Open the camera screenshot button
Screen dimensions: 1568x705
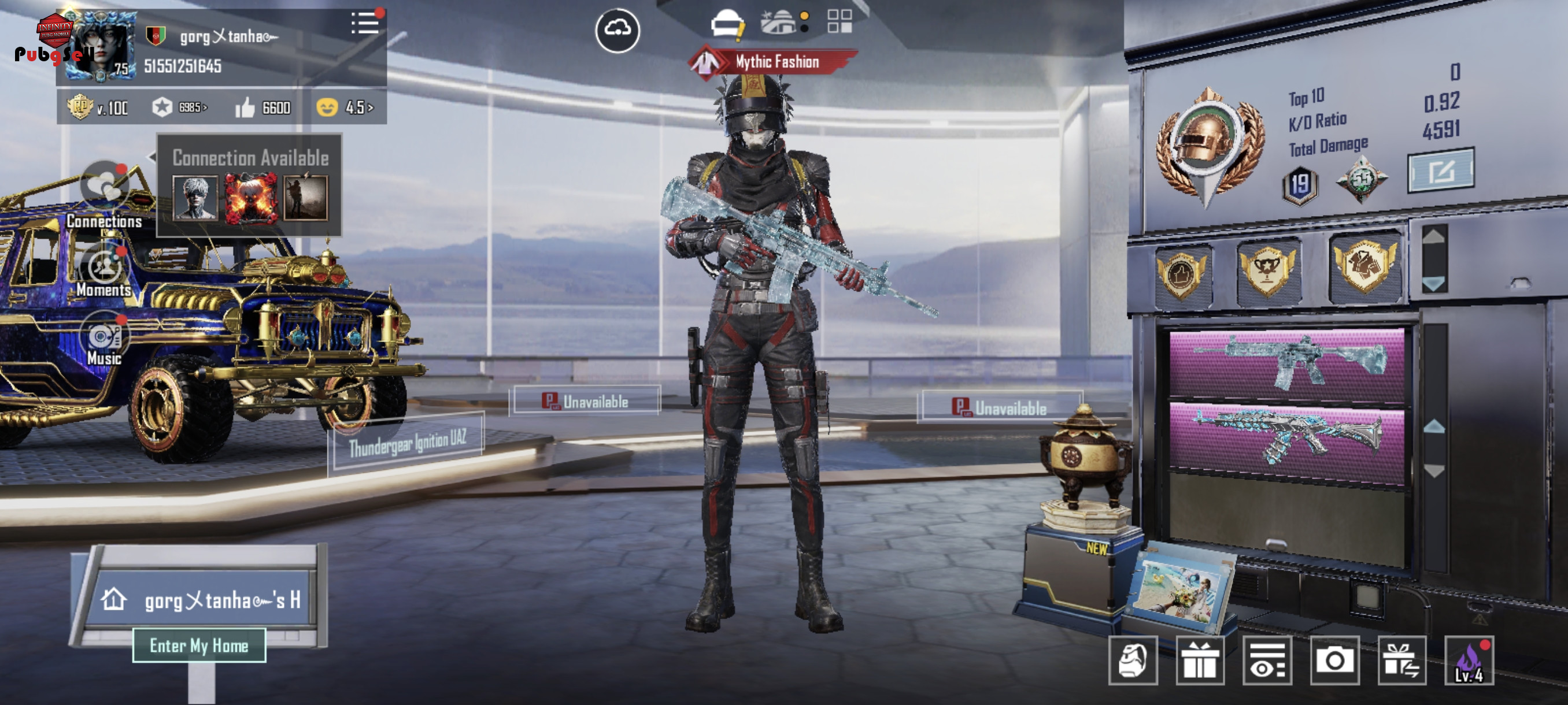(1334, 661)
